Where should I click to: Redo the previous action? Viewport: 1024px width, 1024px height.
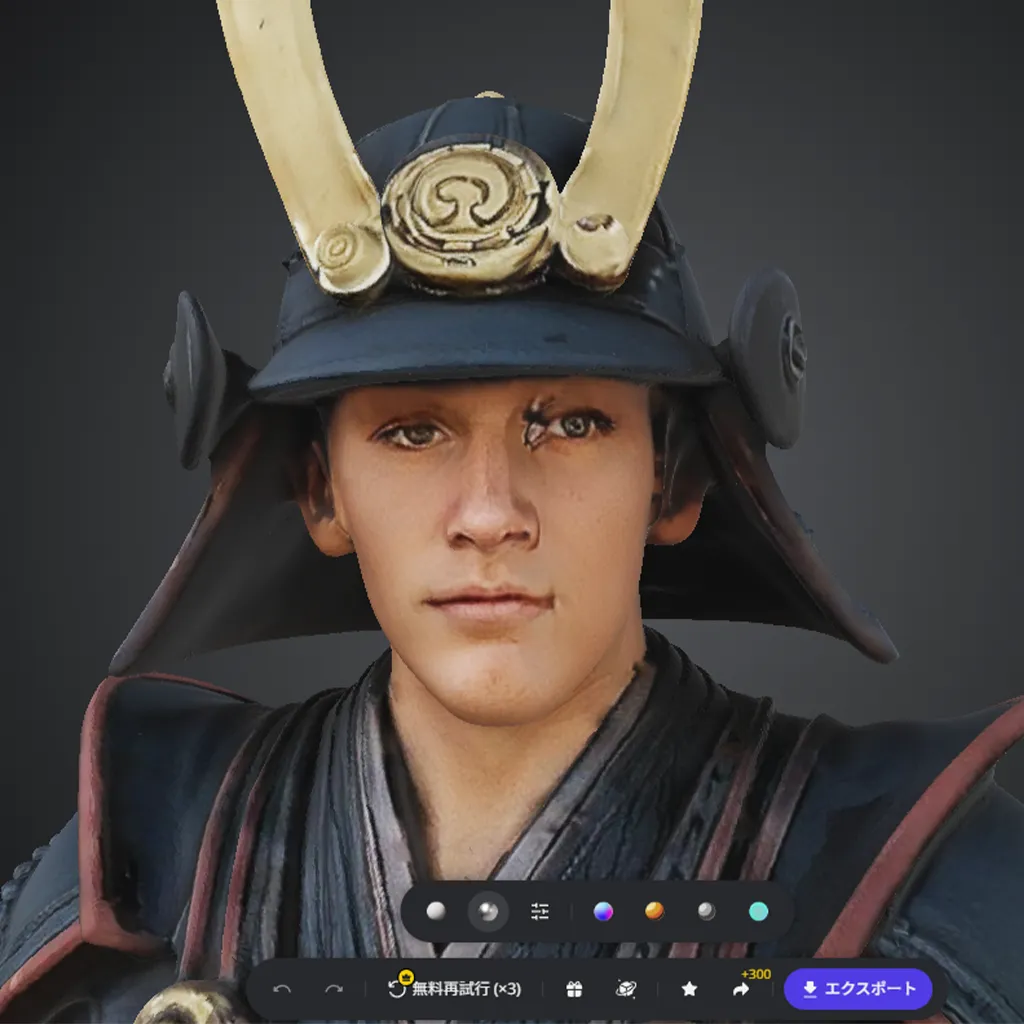tap(334, 989)
